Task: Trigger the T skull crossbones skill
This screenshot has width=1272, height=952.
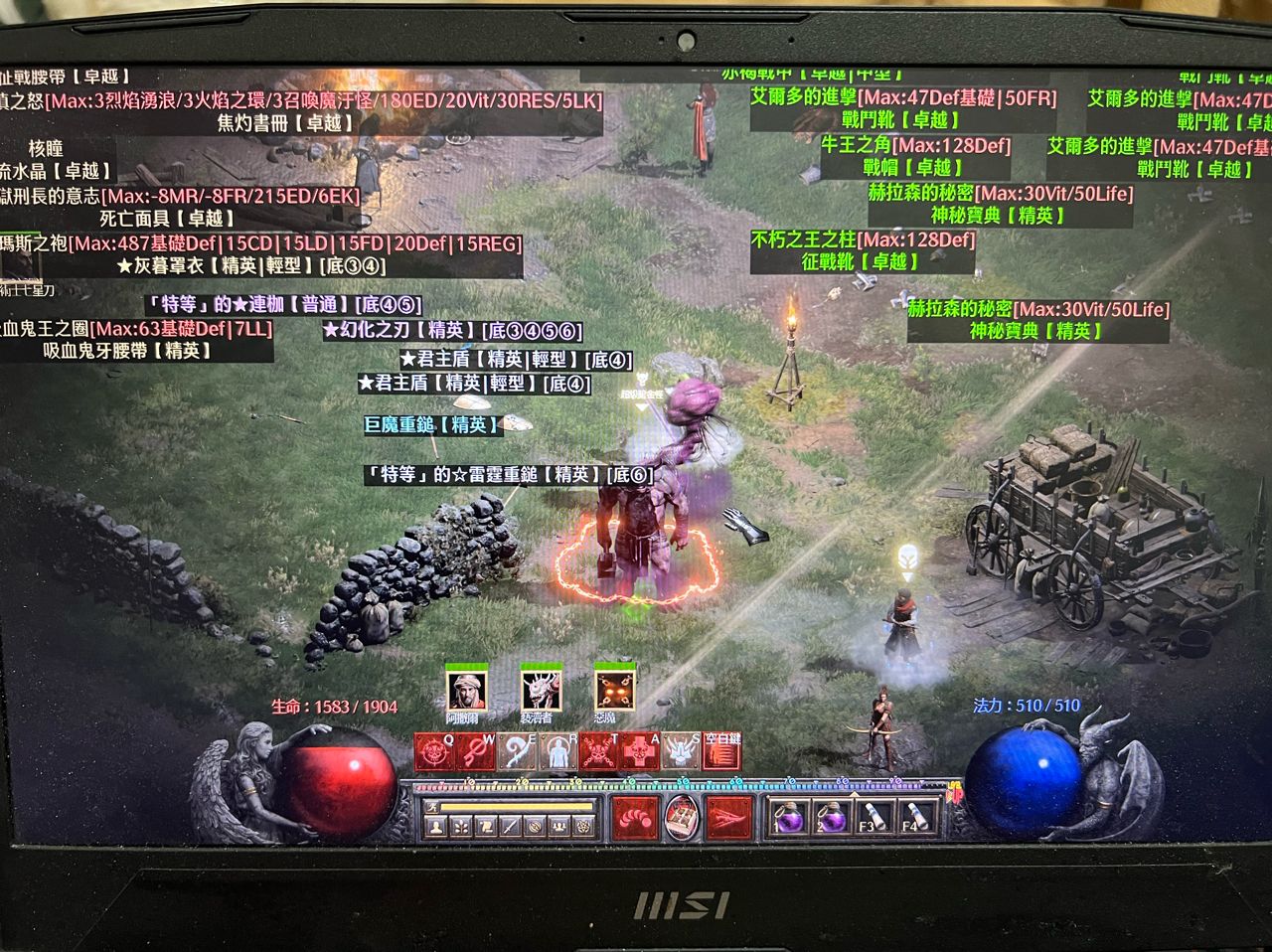Action: 598,752
